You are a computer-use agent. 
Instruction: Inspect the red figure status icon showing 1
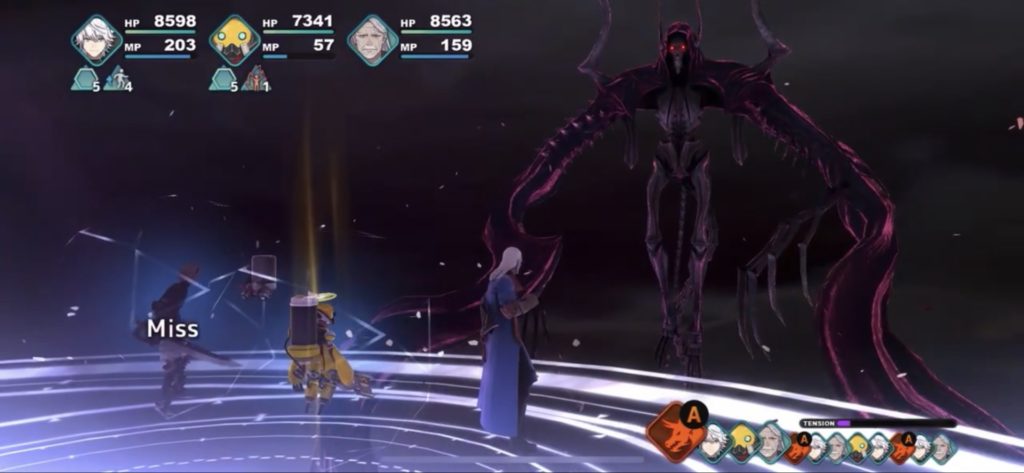[x=256, y=78]
